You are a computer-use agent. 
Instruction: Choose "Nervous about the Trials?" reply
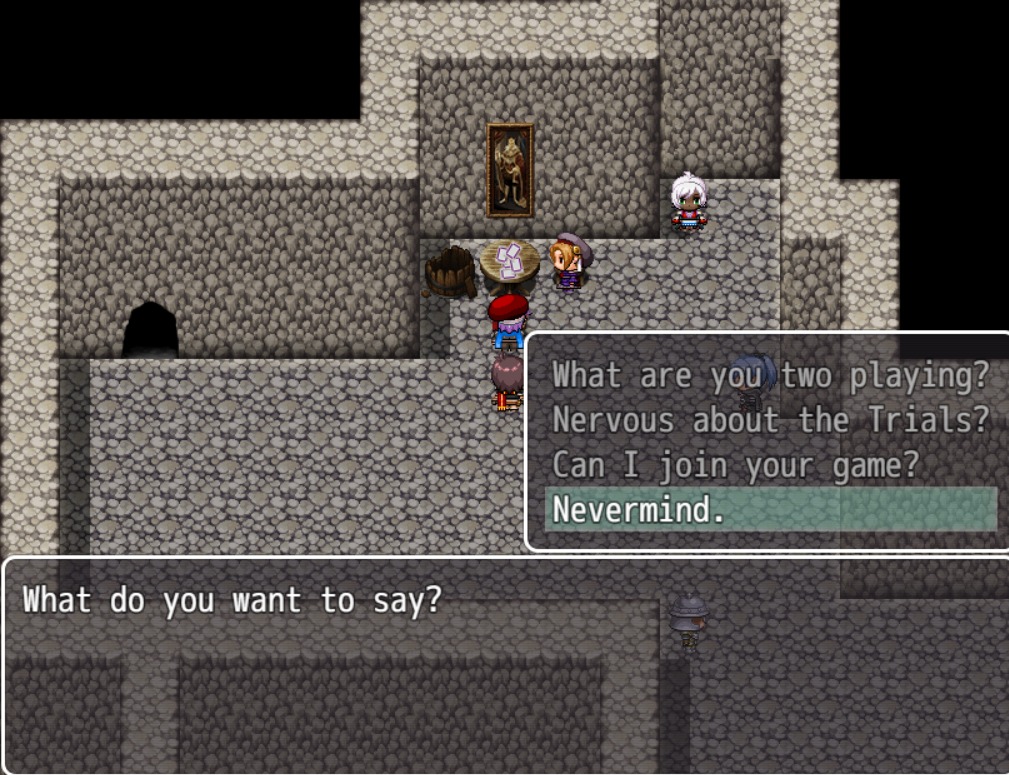point(770,420)
